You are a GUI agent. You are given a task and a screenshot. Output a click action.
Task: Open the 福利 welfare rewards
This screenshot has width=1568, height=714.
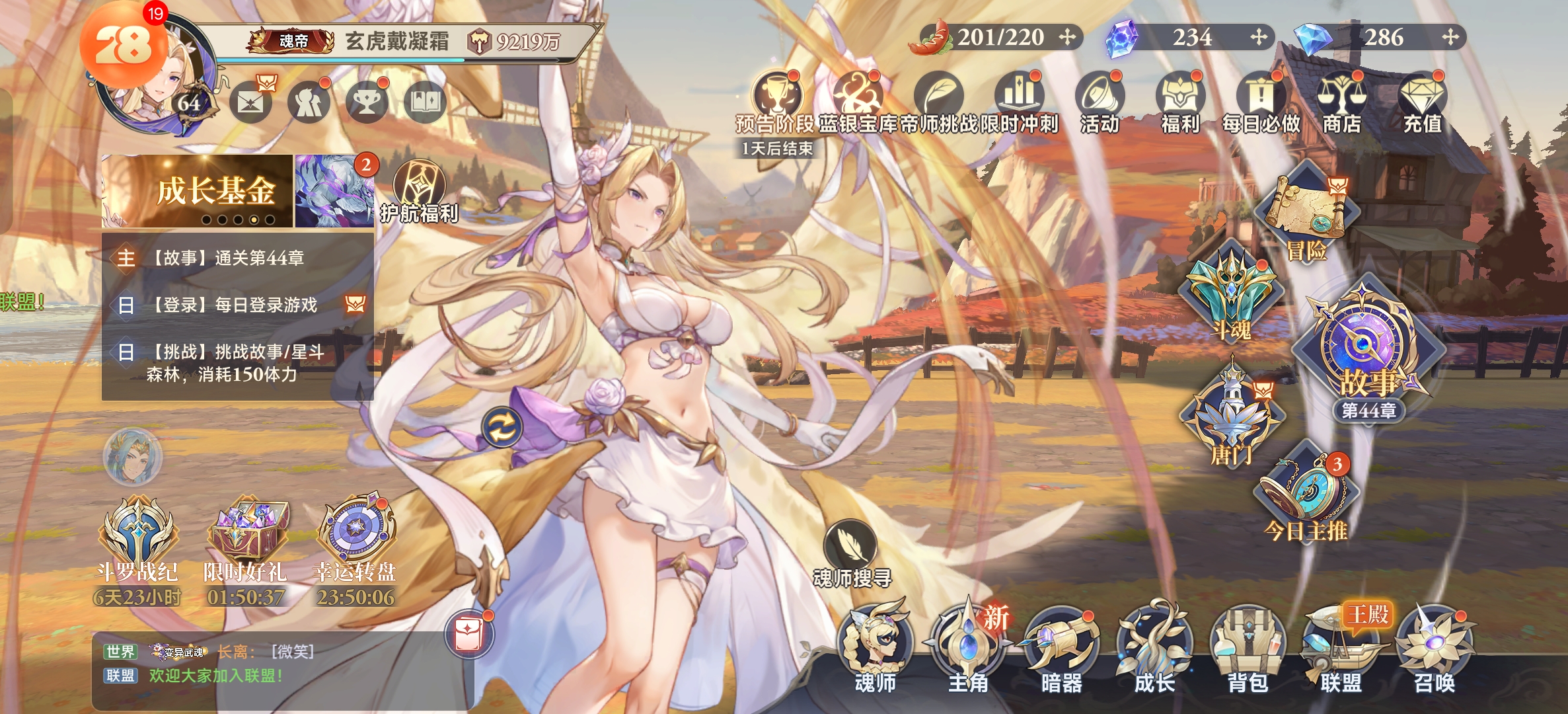click(x=1180, y=101)
